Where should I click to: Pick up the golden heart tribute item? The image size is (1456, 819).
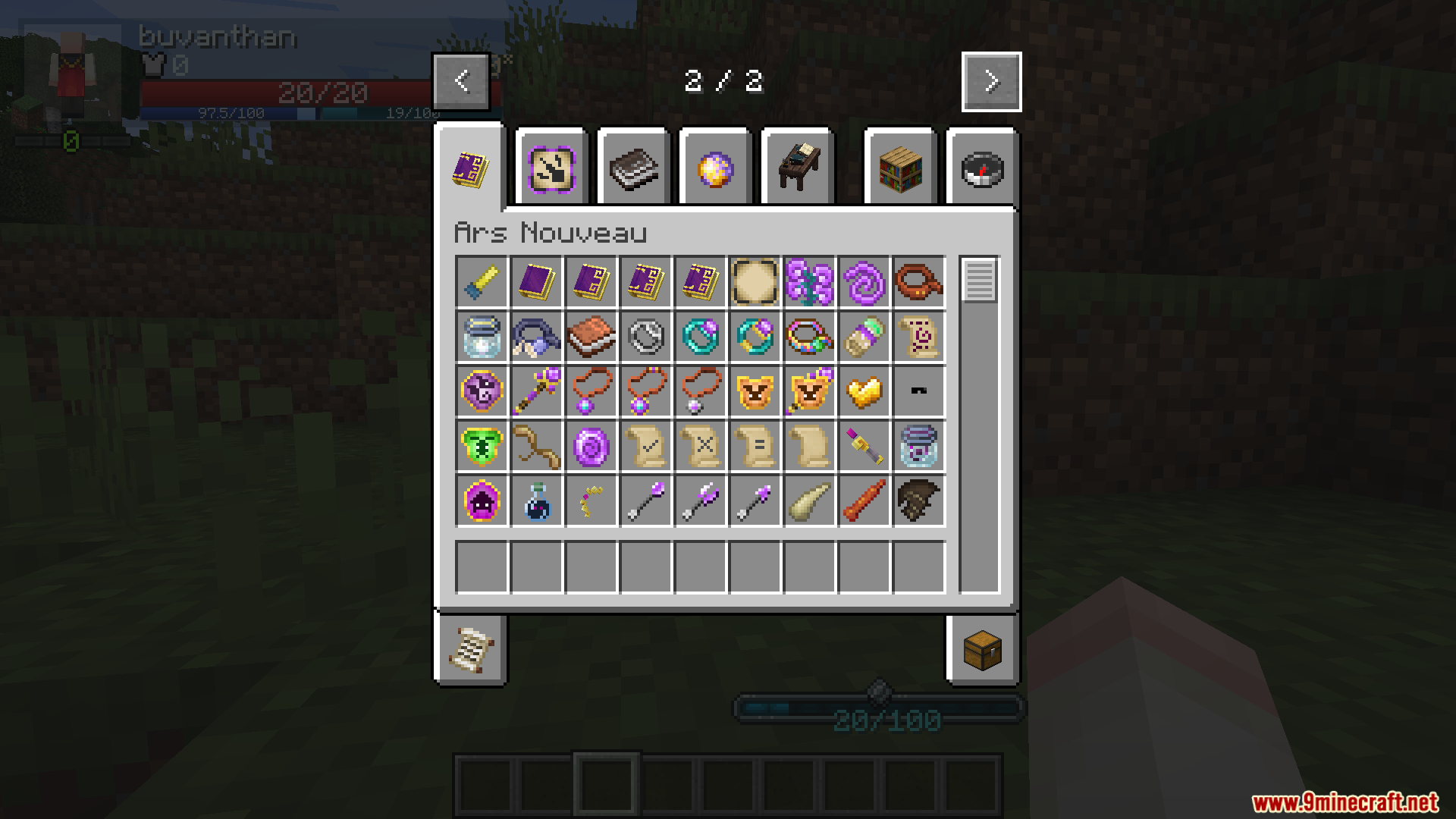tap(864, 391)
